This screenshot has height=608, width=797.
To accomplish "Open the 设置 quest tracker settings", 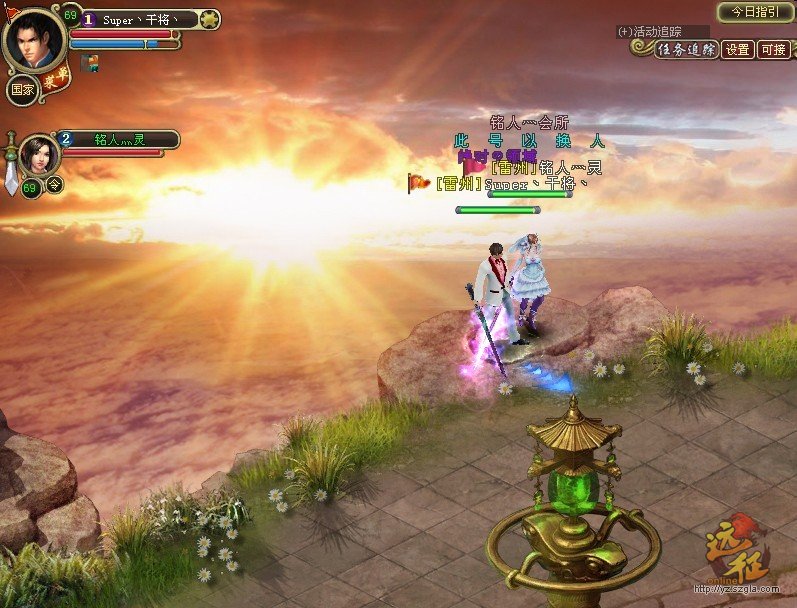I will pos(738,50).
